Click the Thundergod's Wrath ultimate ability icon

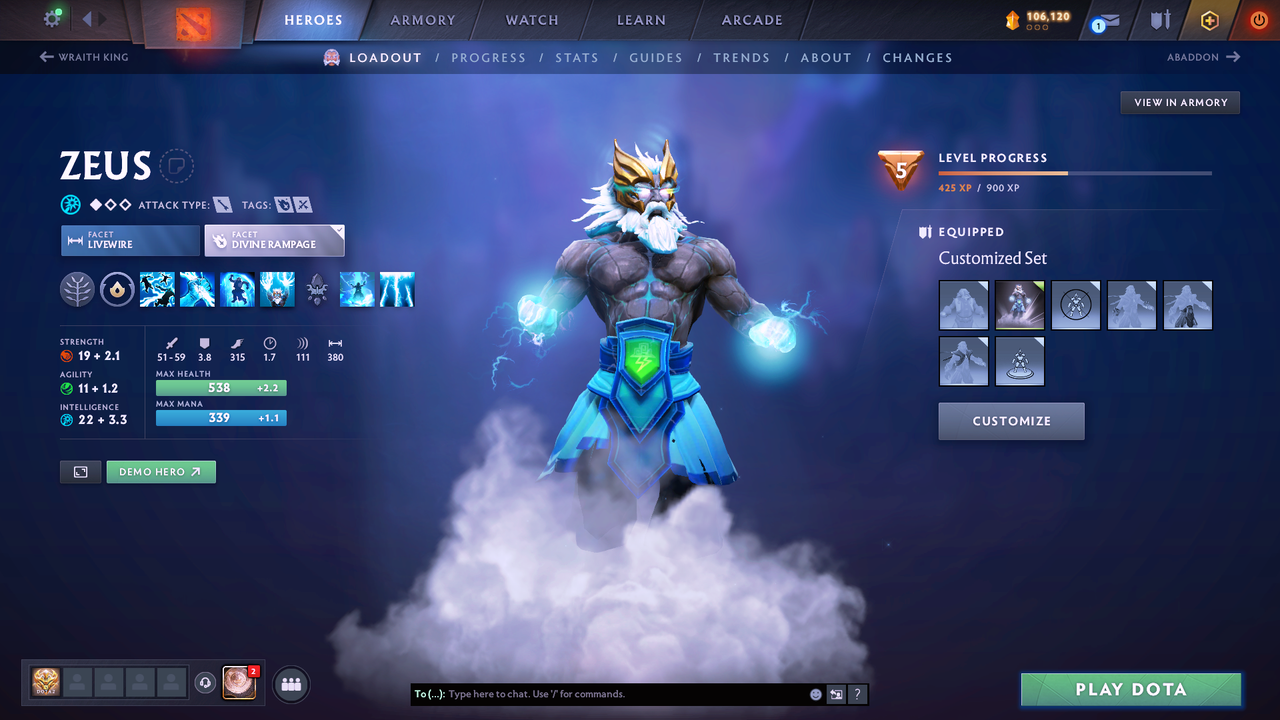click(x=397, y=289)
